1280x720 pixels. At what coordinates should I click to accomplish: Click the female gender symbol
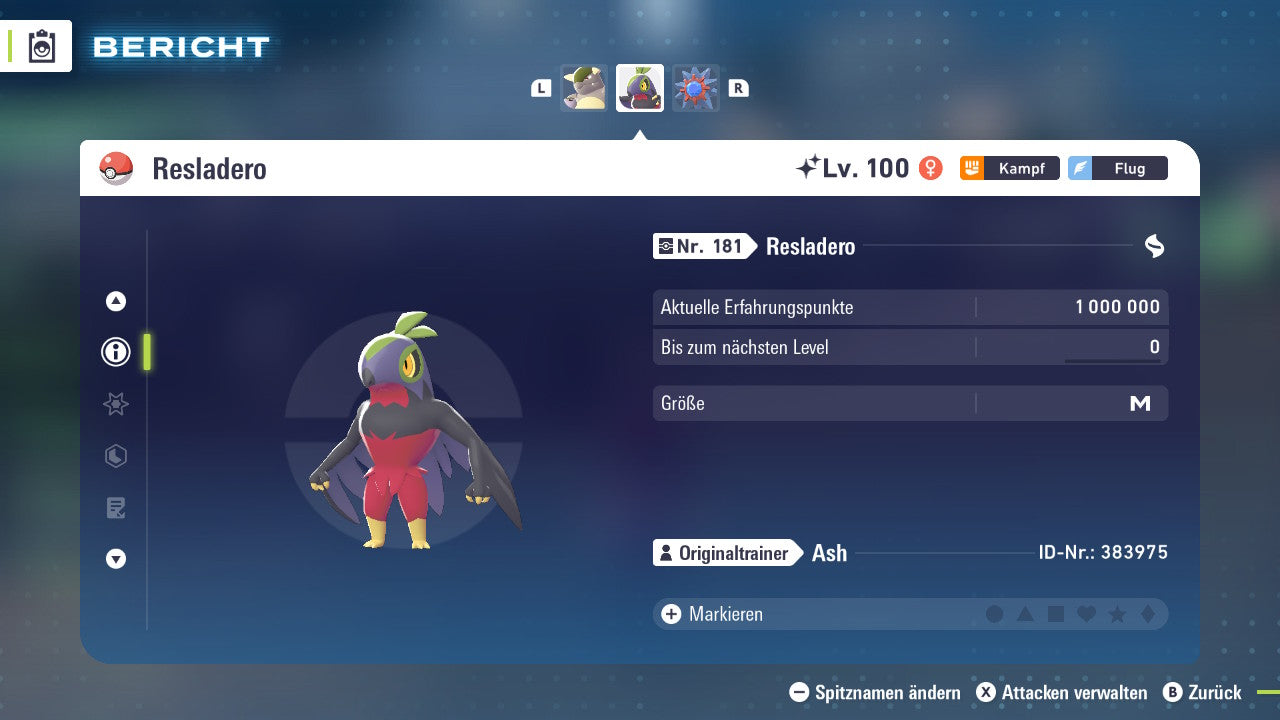tap(930, 168)
